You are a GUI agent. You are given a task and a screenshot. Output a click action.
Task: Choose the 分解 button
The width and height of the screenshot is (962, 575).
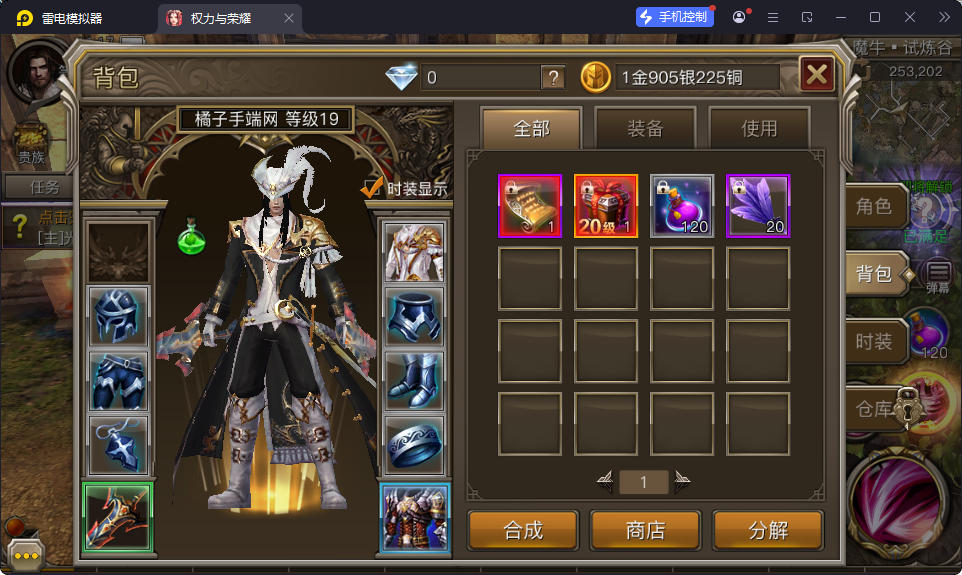tap(768, 530)
